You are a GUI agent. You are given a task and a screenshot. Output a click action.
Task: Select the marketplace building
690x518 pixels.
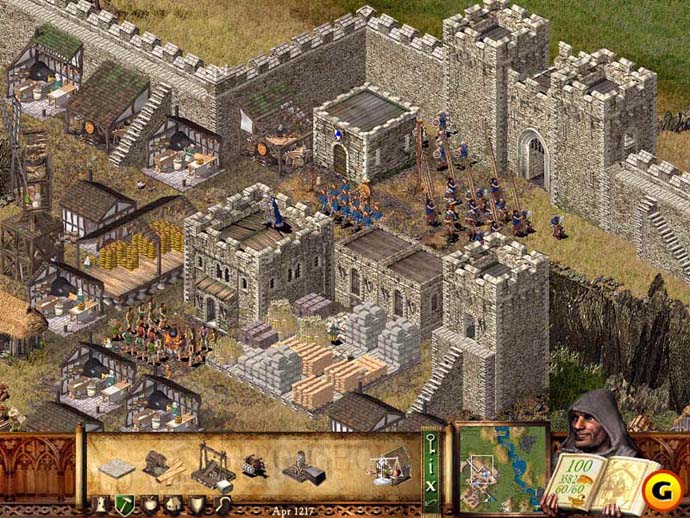click(390, 463)
